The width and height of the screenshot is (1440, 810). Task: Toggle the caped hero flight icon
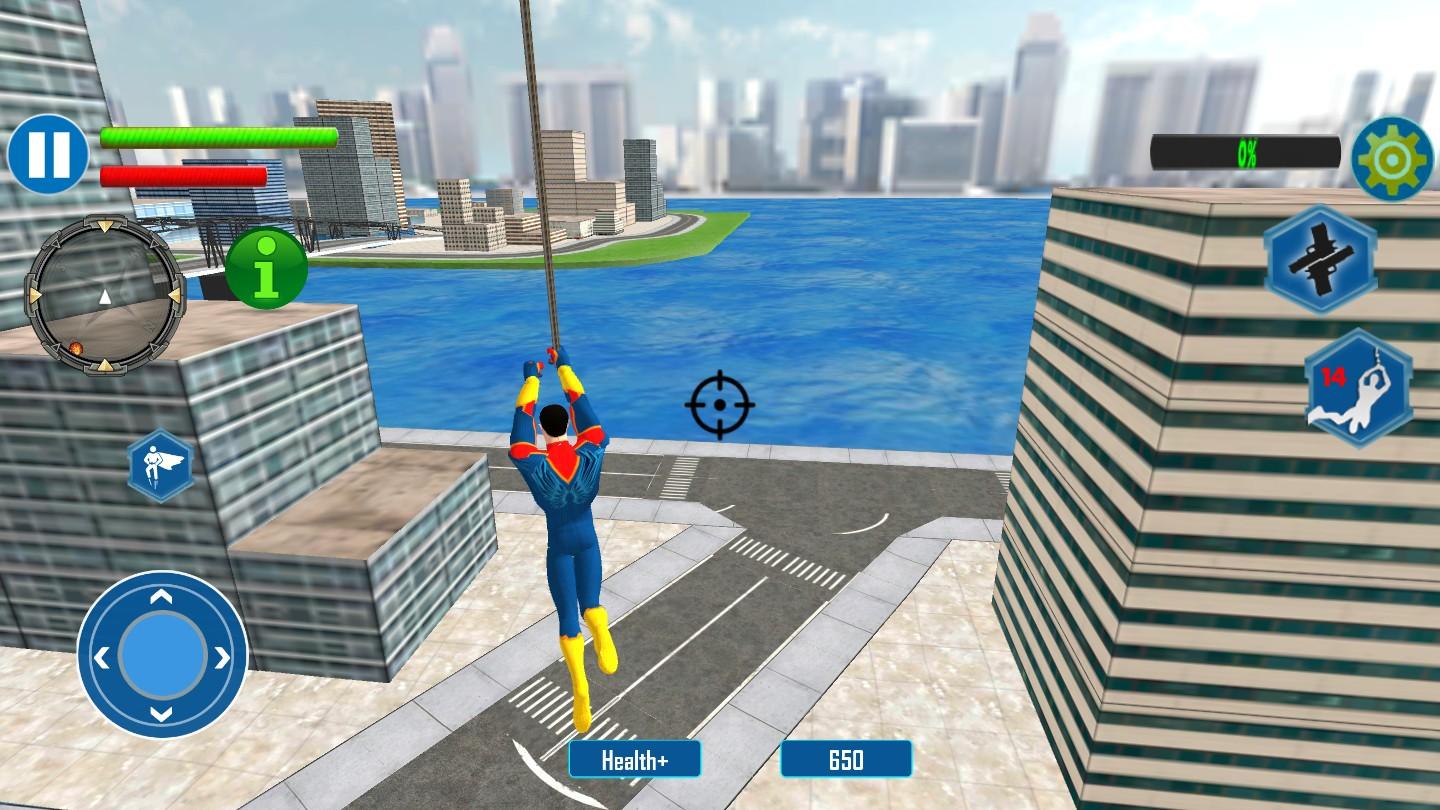(x=161, y=466)
